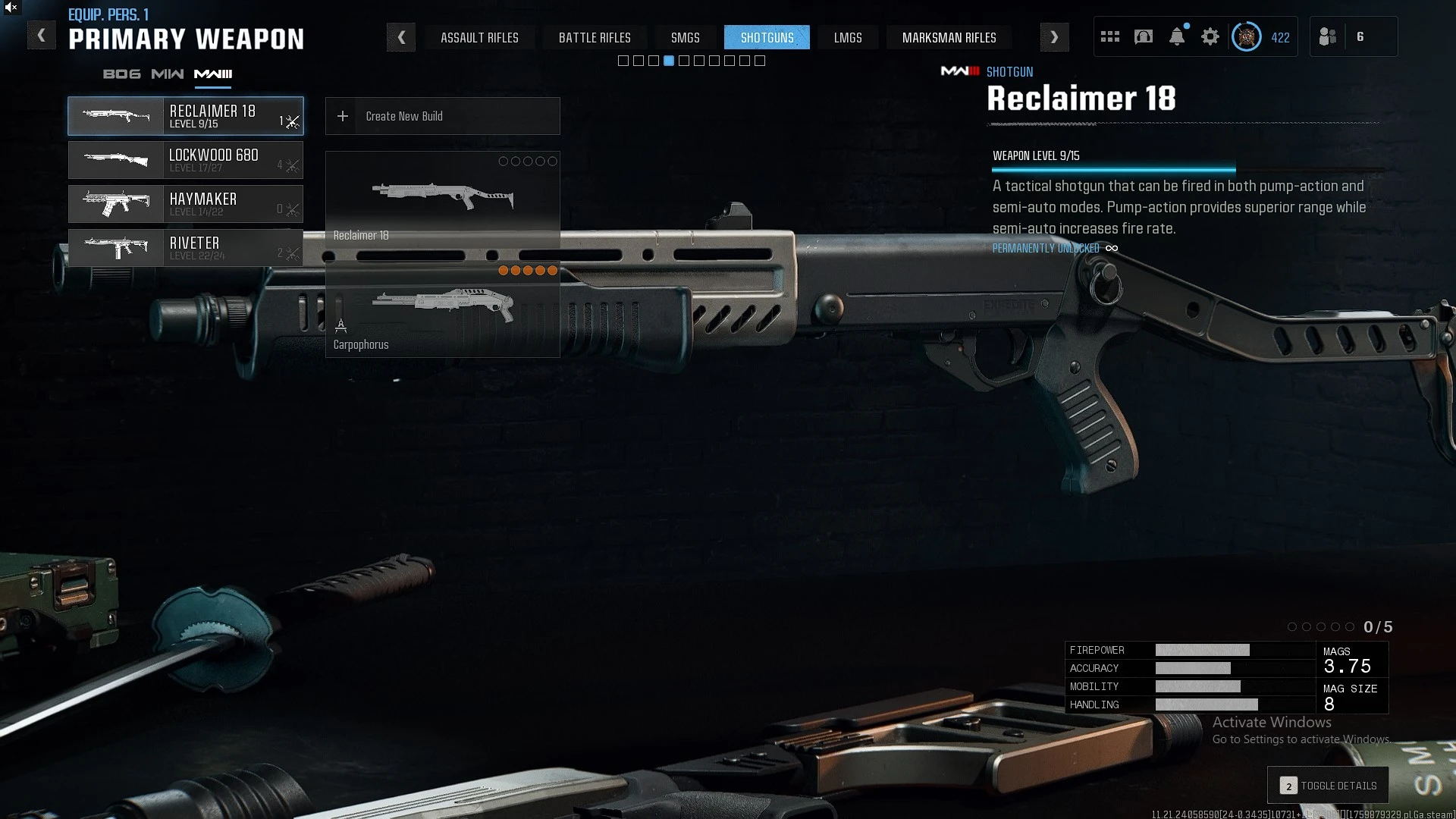This screenshot has width=1456, height=819.
Task: Show previous weapon categories with left arrow
Action: tap(401, 37)
